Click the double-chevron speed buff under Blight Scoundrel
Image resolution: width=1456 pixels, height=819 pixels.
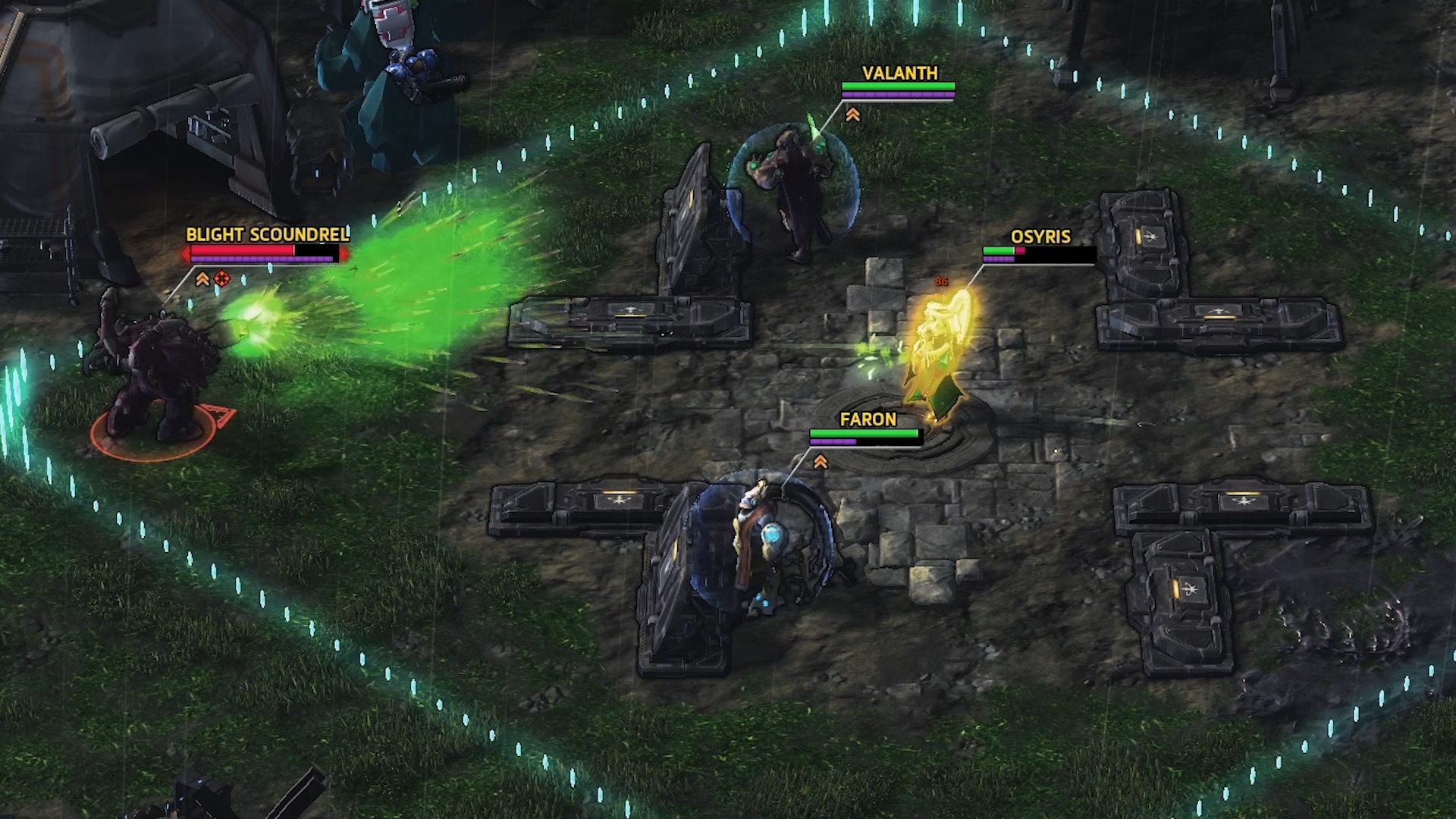click(202, 278)
